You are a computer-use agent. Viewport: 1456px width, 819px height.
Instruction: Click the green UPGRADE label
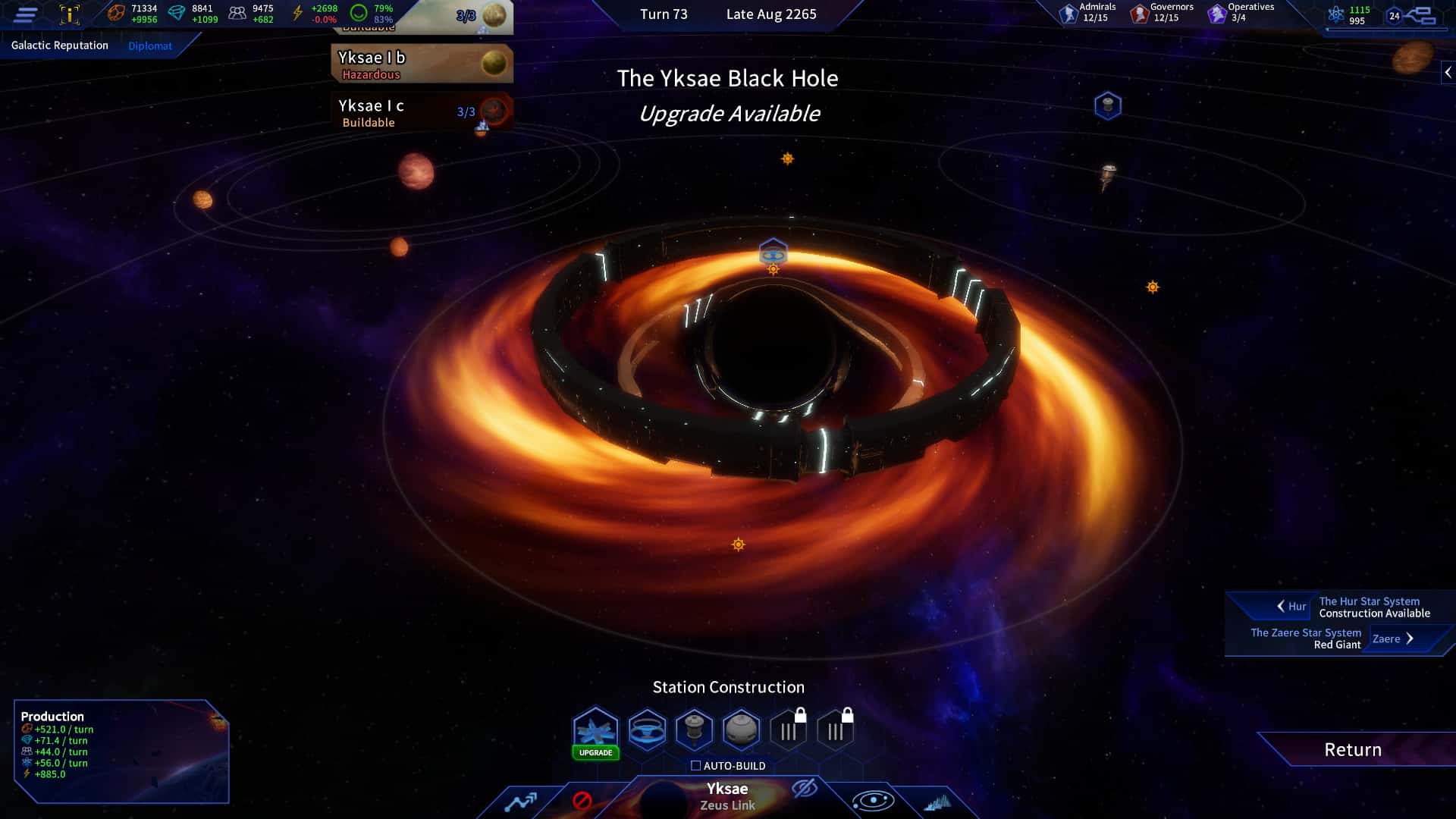[595, 753]
